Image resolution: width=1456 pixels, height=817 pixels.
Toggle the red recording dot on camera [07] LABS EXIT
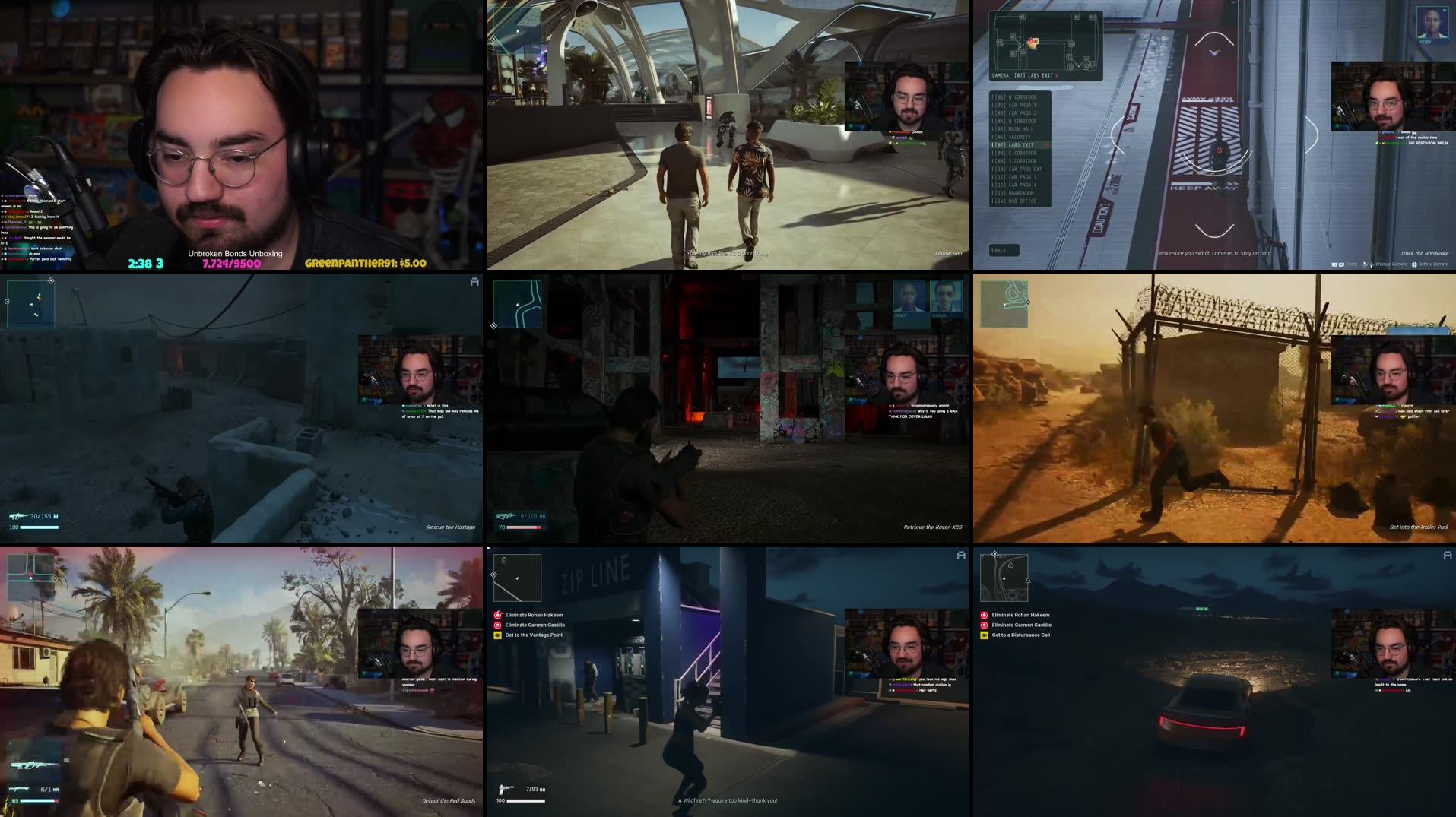1048,144
